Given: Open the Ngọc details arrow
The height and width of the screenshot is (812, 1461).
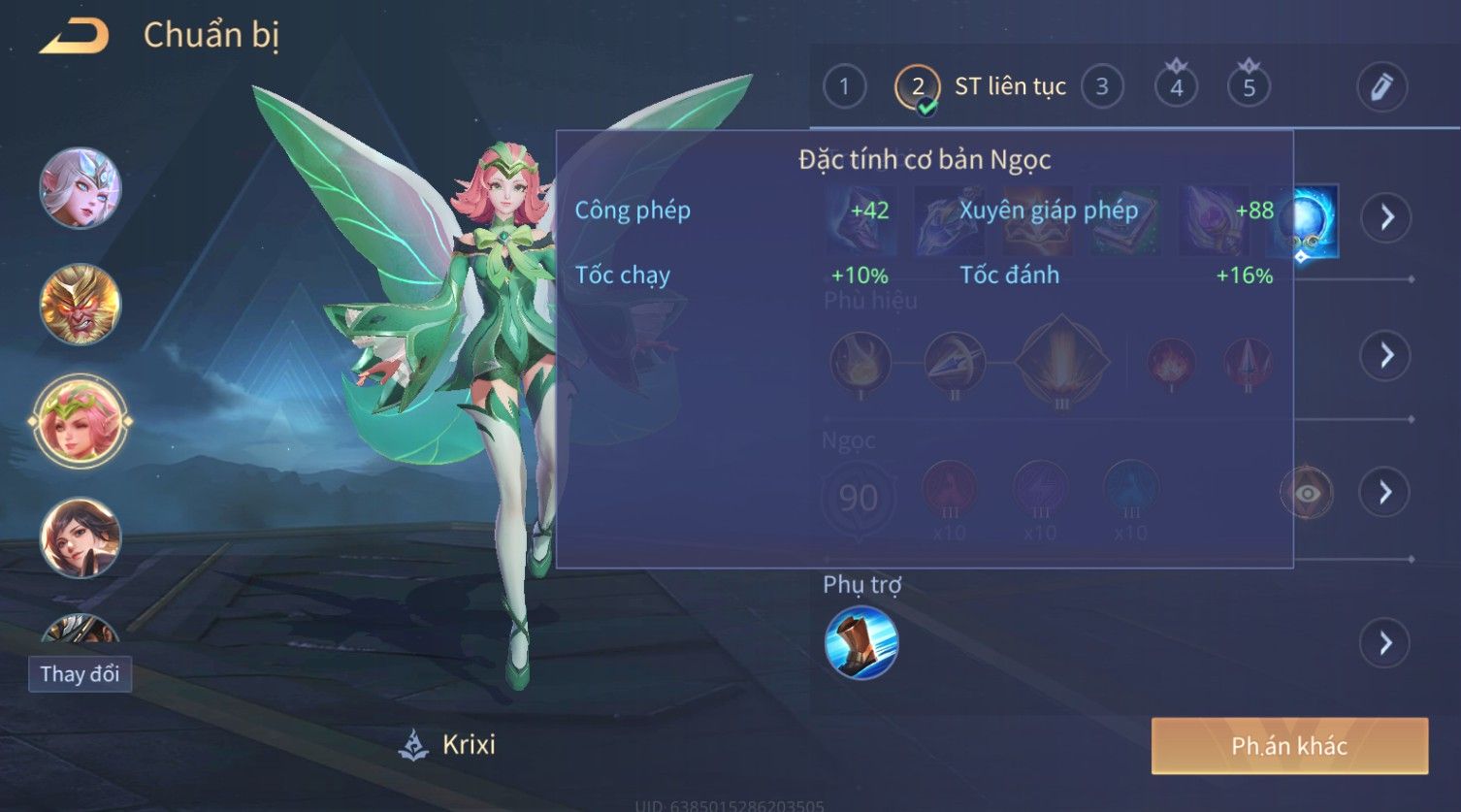Looking at the screenshot, I should click(x=1384, y=493).
